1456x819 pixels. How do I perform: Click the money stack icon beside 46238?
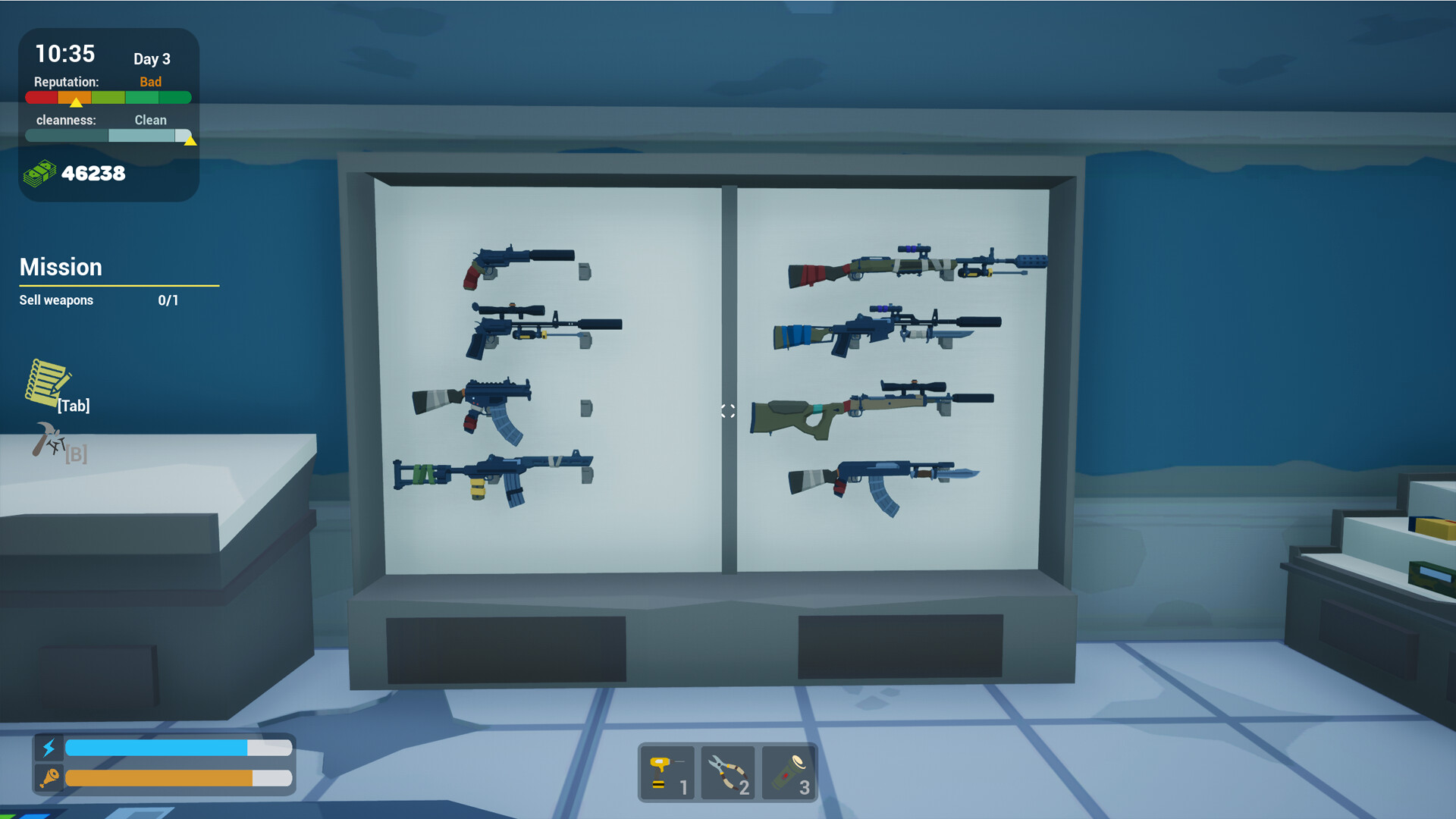[x=40, y=173]
